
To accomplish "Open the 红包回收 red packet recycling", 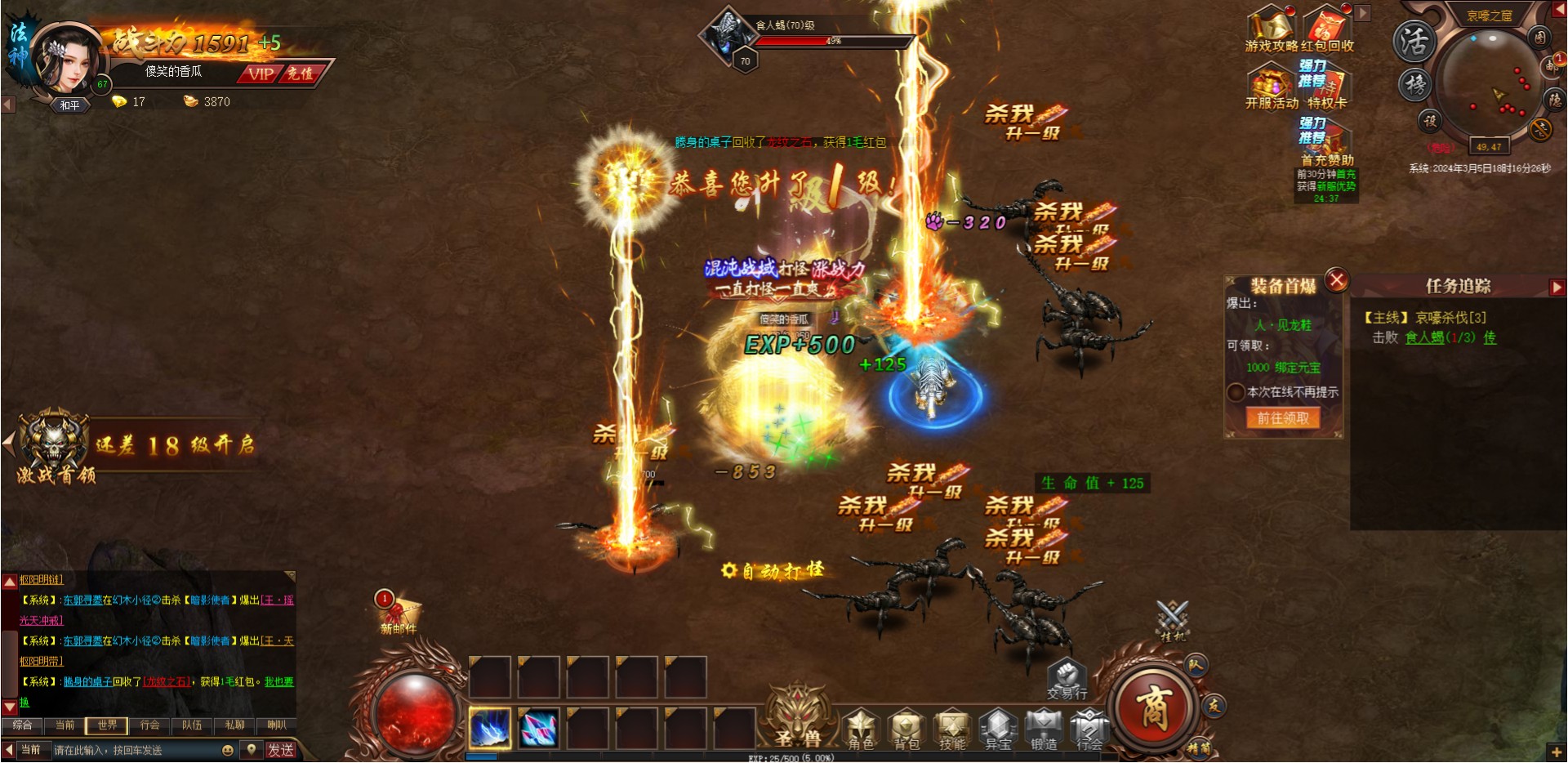I will pyautogui.click(x=1328, y=29).
